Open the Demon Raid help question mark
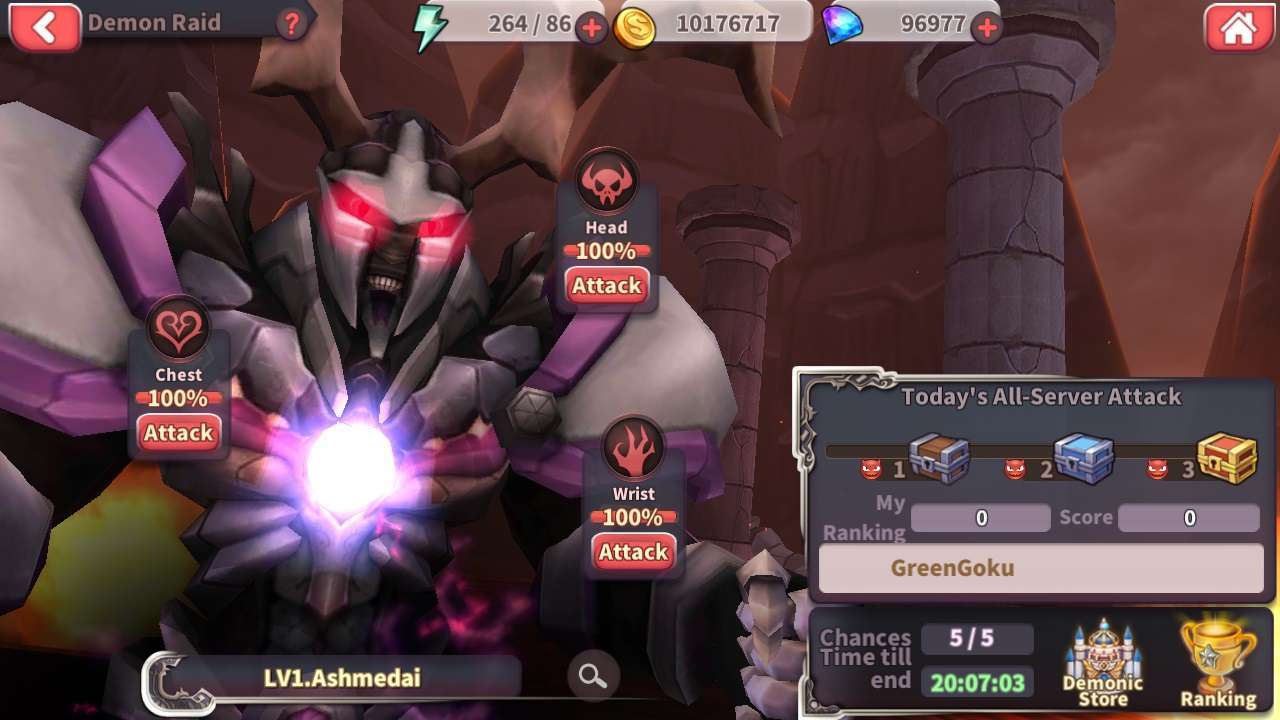 coord(291,24)
